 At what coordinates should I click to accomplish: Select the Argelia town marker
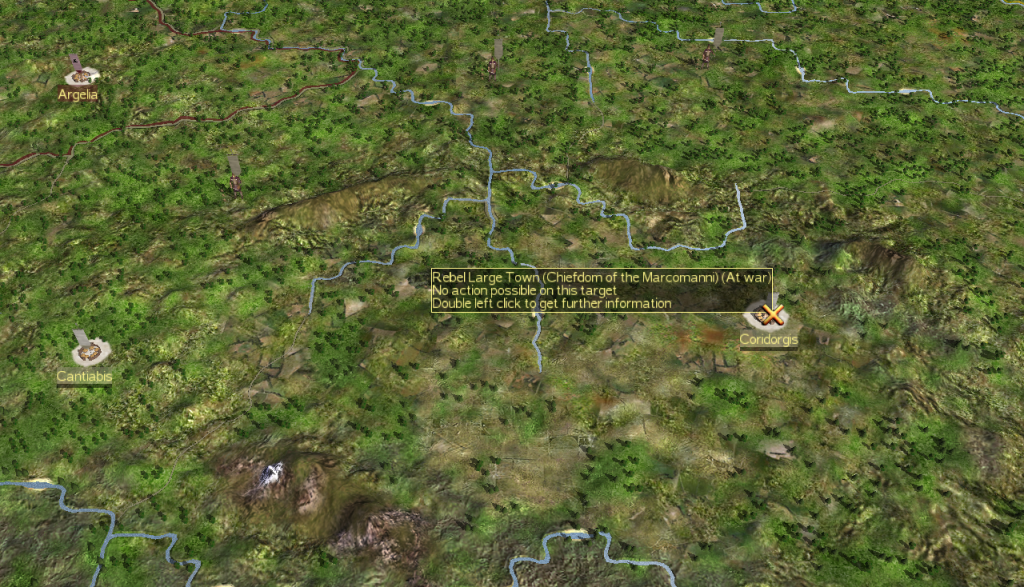(80, 75)
